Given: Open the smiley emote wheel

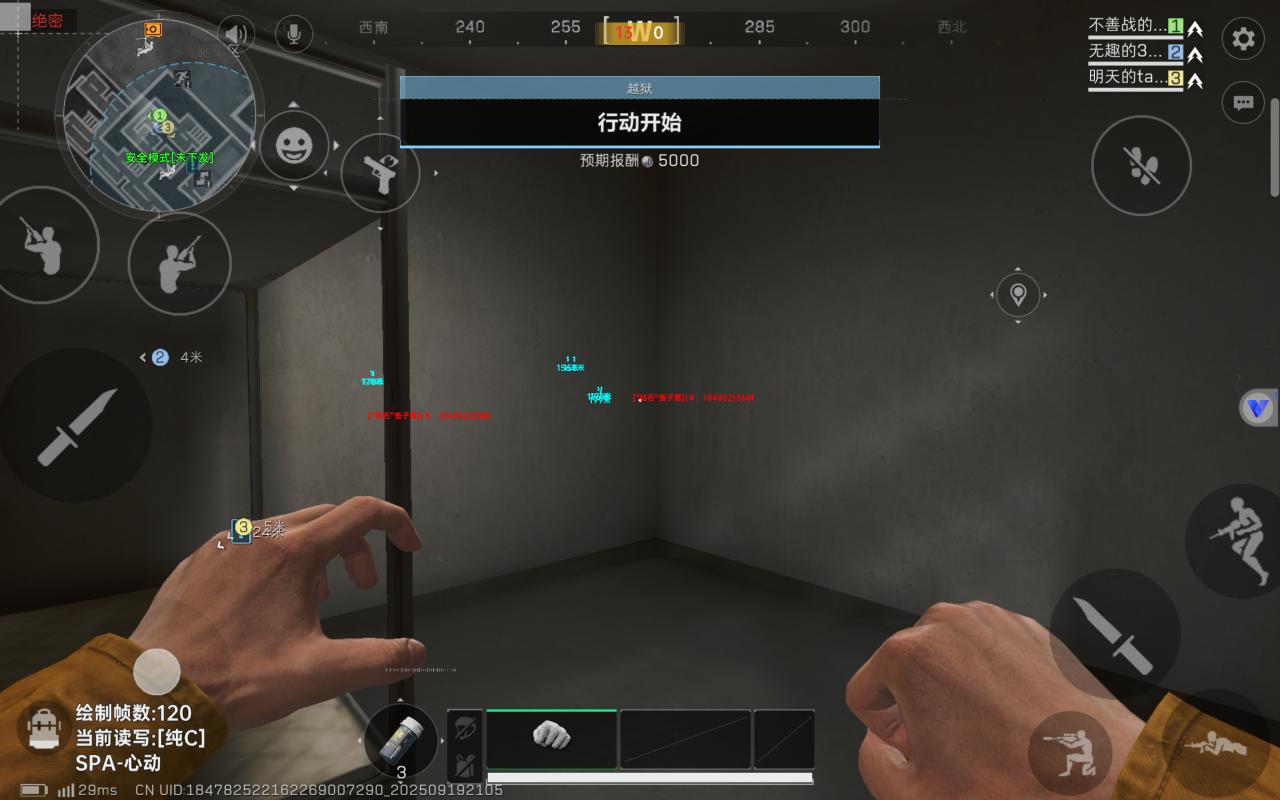Looking at the screenshot, I should coord(293,147).
